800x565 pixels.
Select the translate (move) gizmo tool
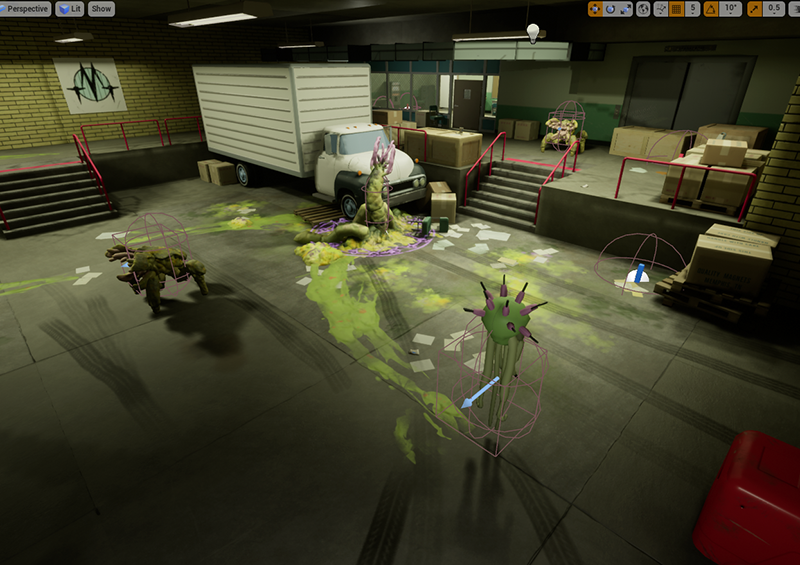595,9
